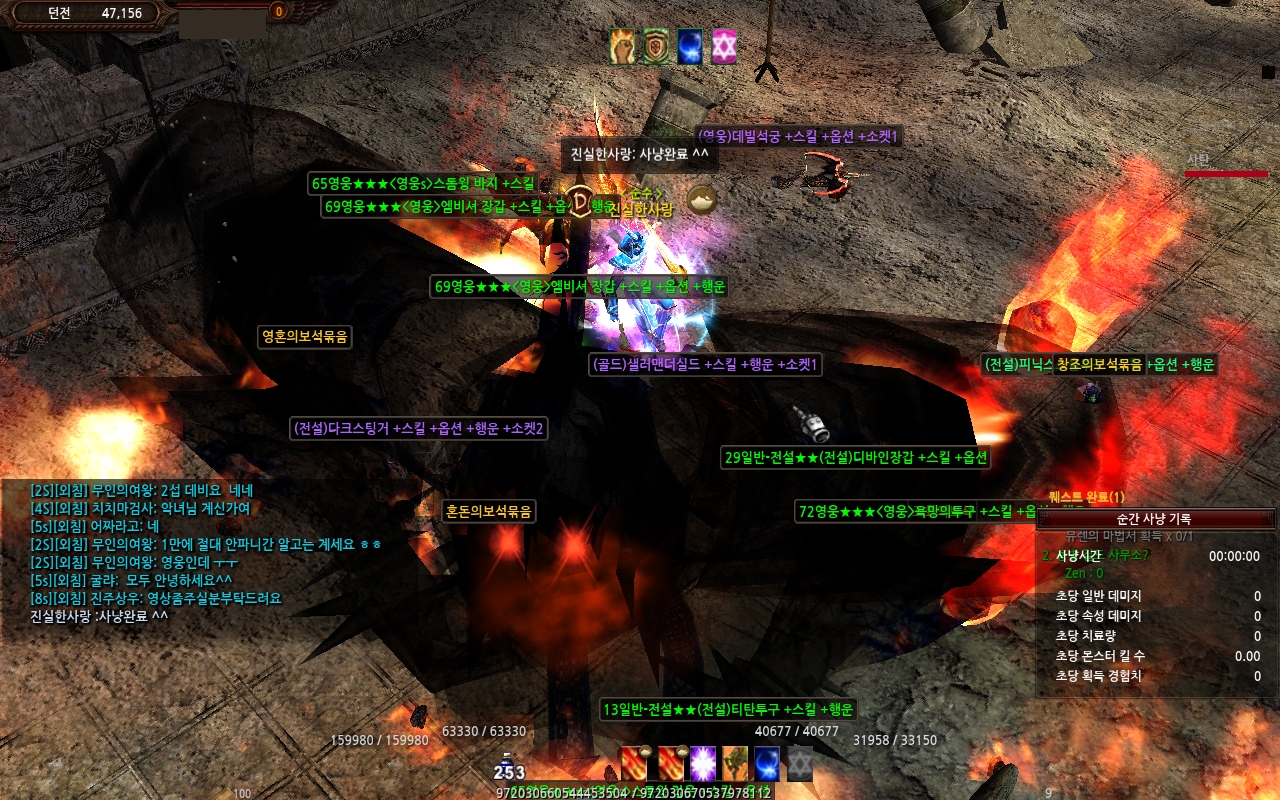The height and width of the screenshot is (800, 1280).
Task: Click the flaming fist buff icon
Action: coord(624,47)
